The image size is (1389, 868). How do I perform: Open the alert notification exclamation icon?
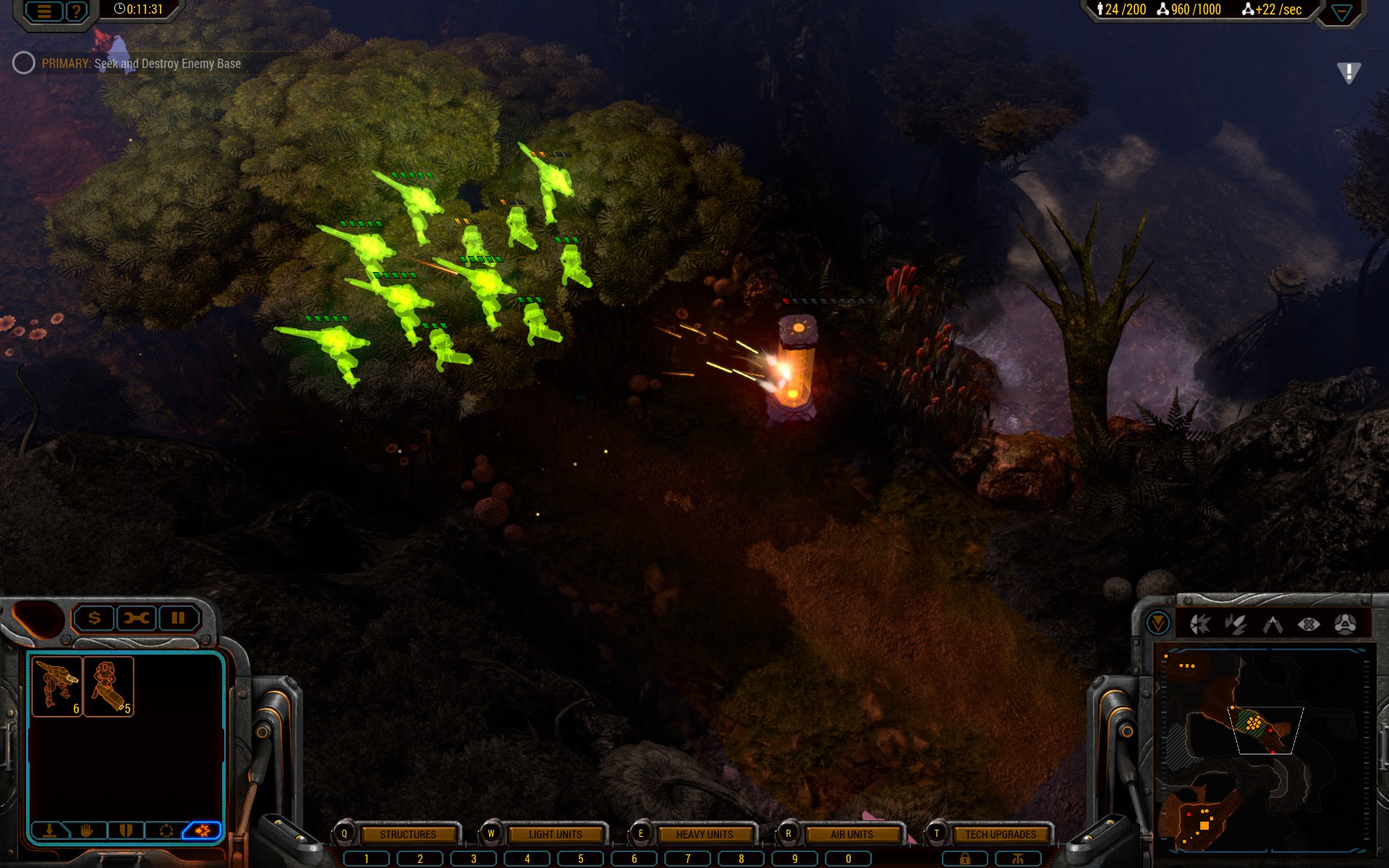[x=1348, y=72]
